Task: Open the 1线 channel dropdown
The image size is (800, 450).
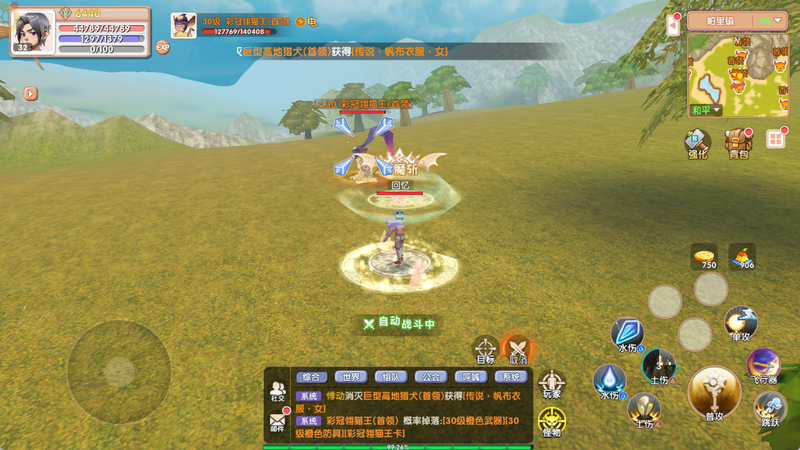Action: tap(770, 20)
